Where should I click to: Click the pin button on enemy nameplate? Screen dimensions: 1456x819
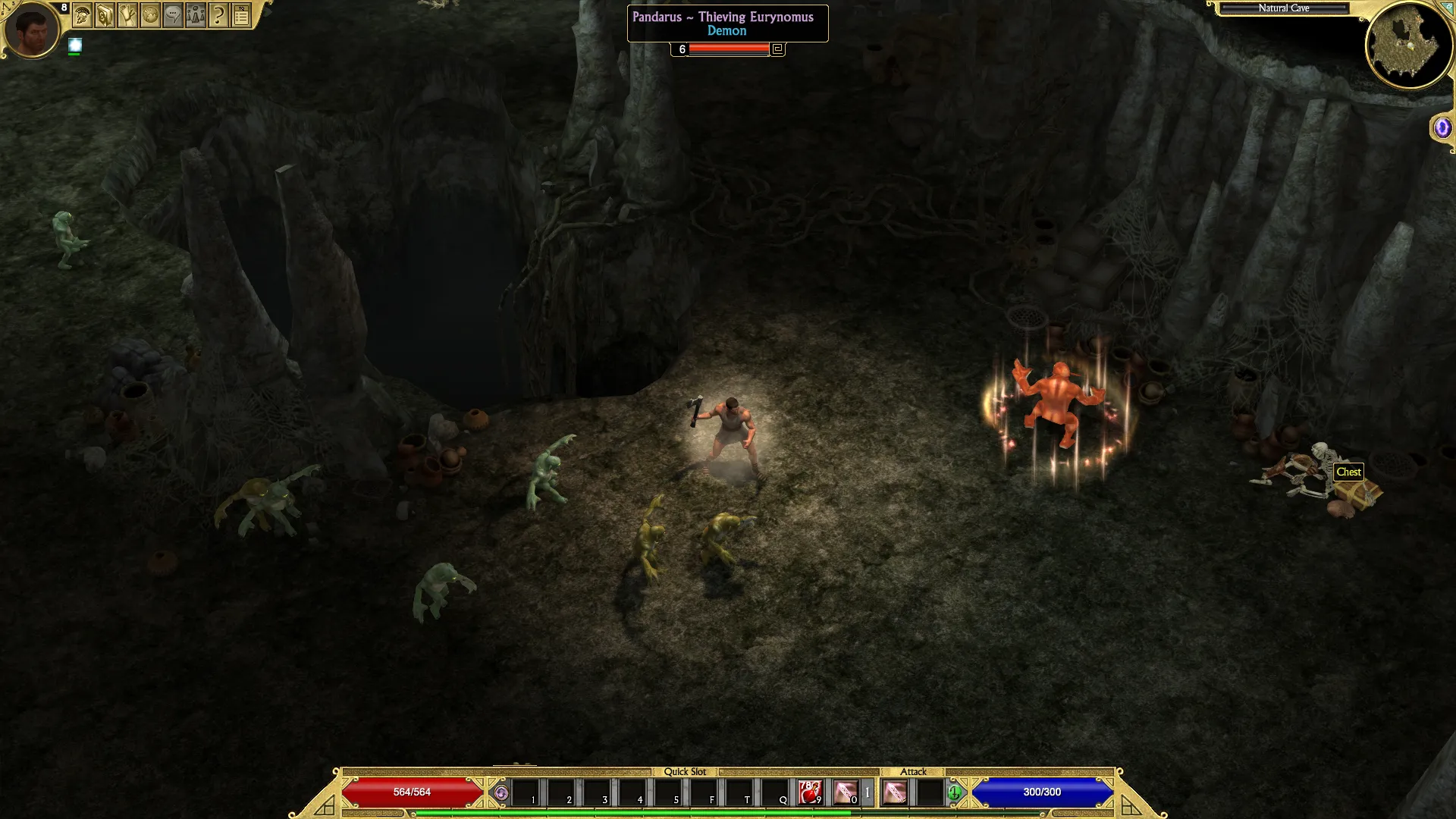[x=777, y=49]
